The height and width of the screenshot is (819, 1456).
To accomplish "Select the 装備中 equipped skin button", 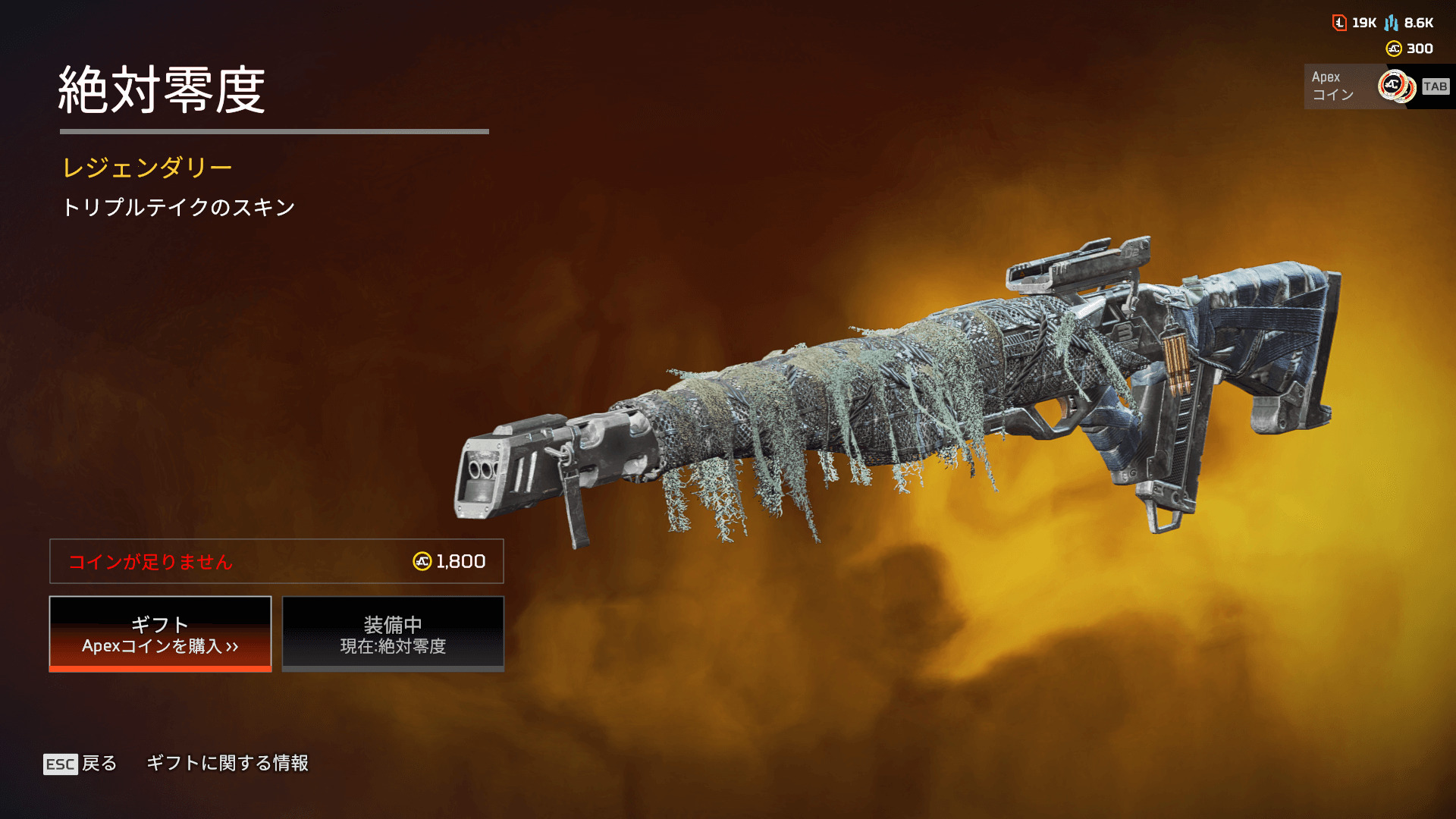I will tap(393, 634).
